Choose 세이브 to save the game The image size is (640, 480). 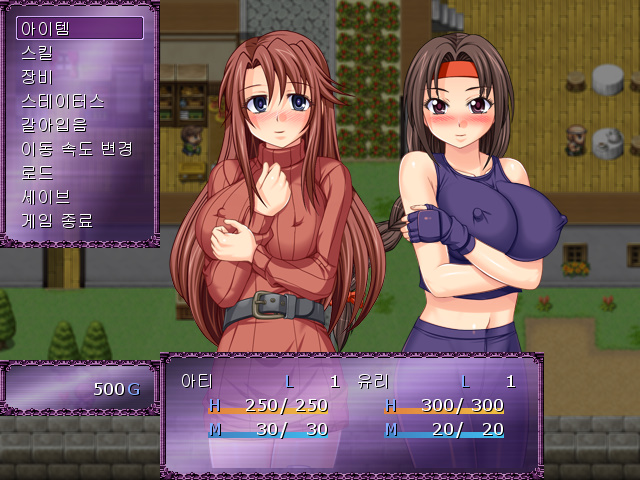click(80, 196)
